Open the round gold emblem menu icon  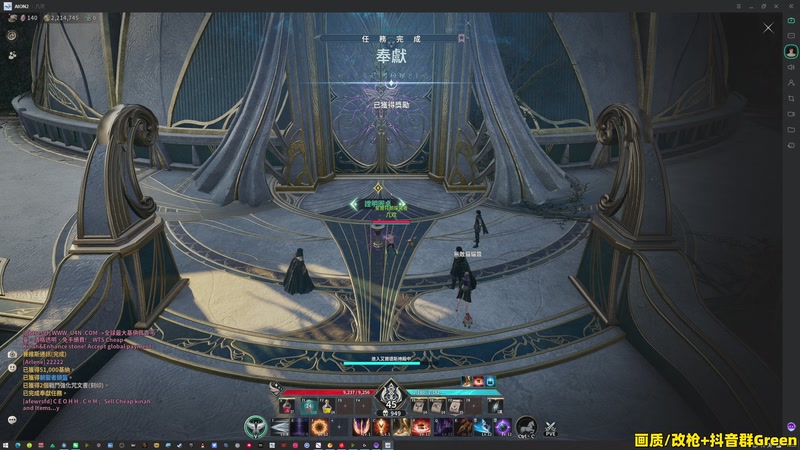tap(13, 35)
